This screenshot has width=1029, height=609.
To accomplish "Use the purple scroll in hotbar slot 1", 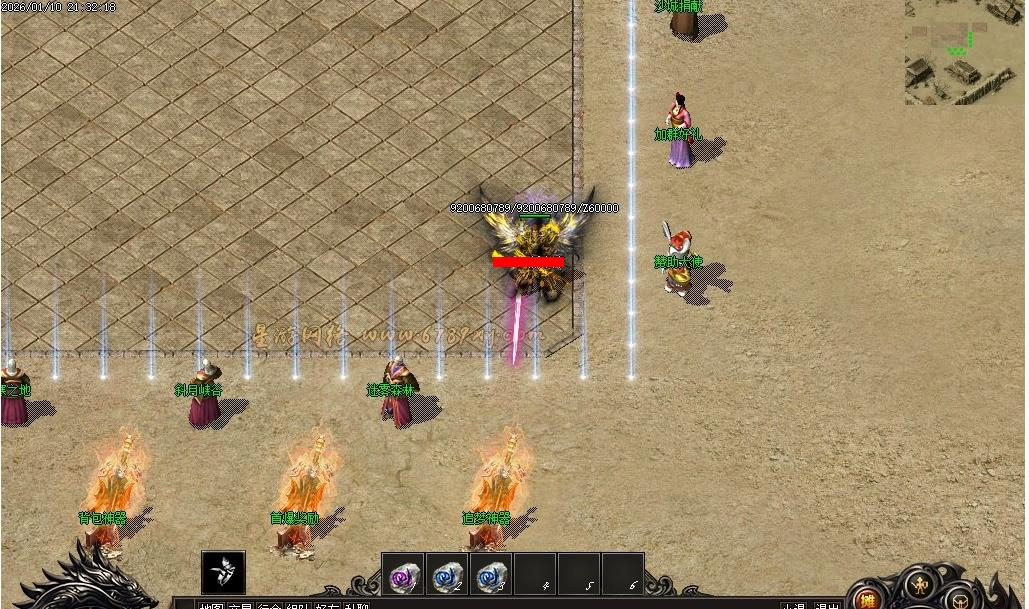I will pyautogui.click(x=403, y=575).
